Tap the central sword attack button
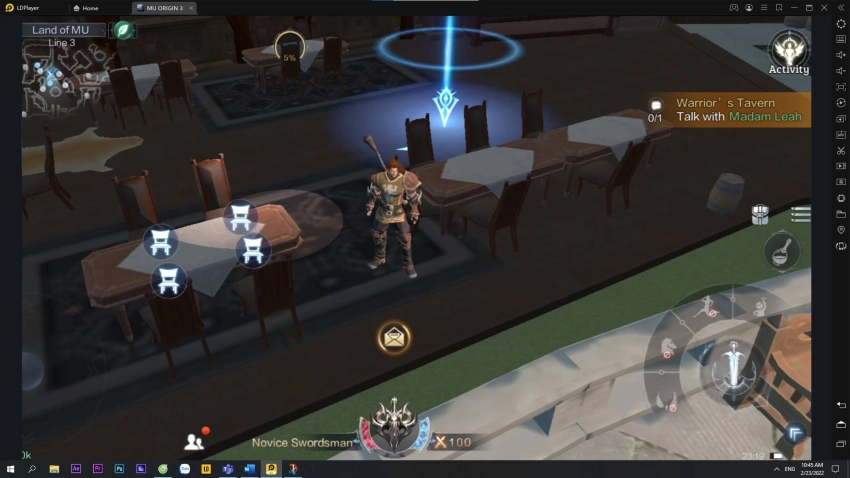850x478 pixels. [735, 366]
